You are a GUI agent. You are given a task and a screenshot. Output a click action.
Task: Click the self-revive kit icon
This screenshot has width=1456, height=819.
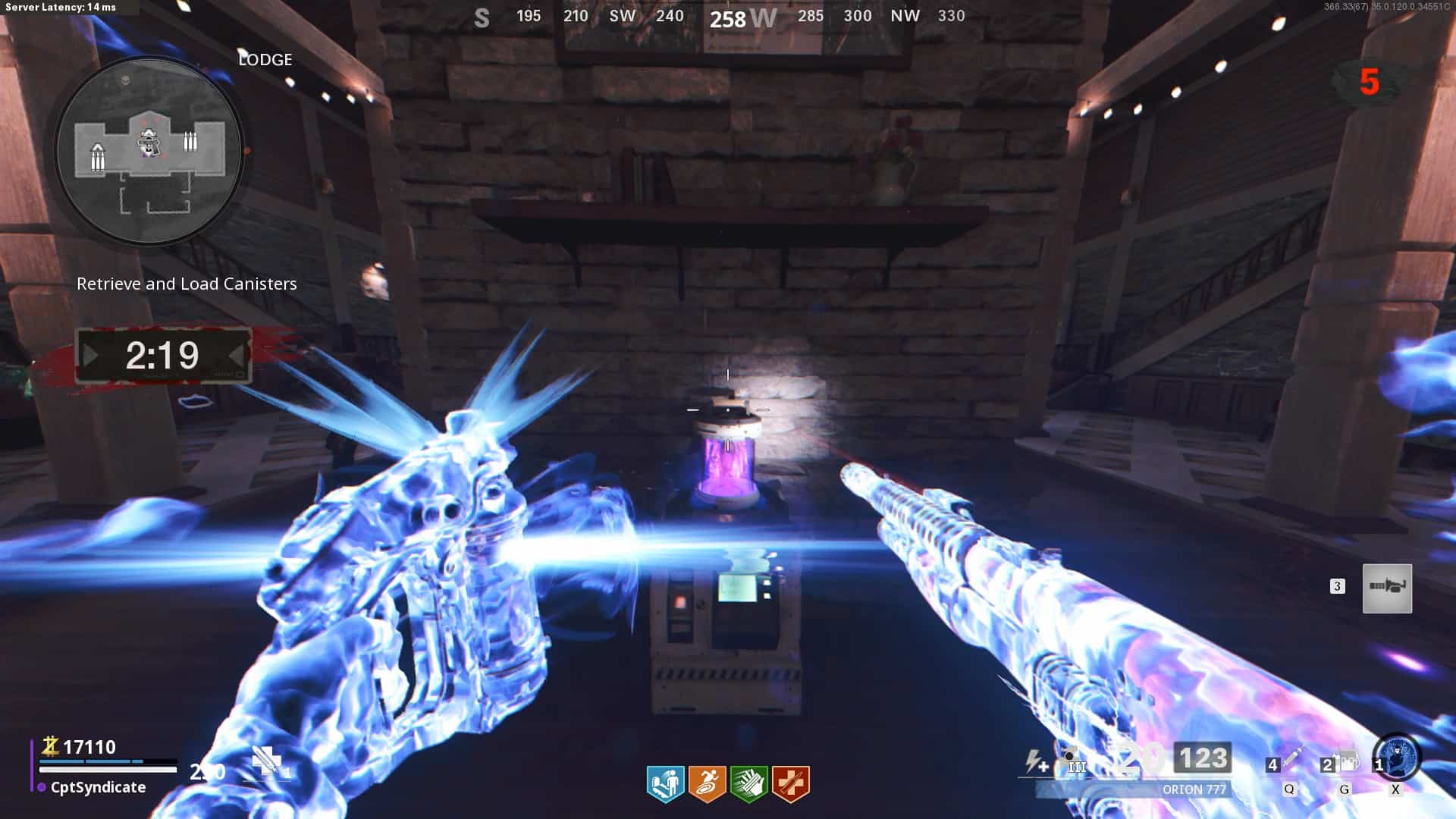click(x=267, y=761)
